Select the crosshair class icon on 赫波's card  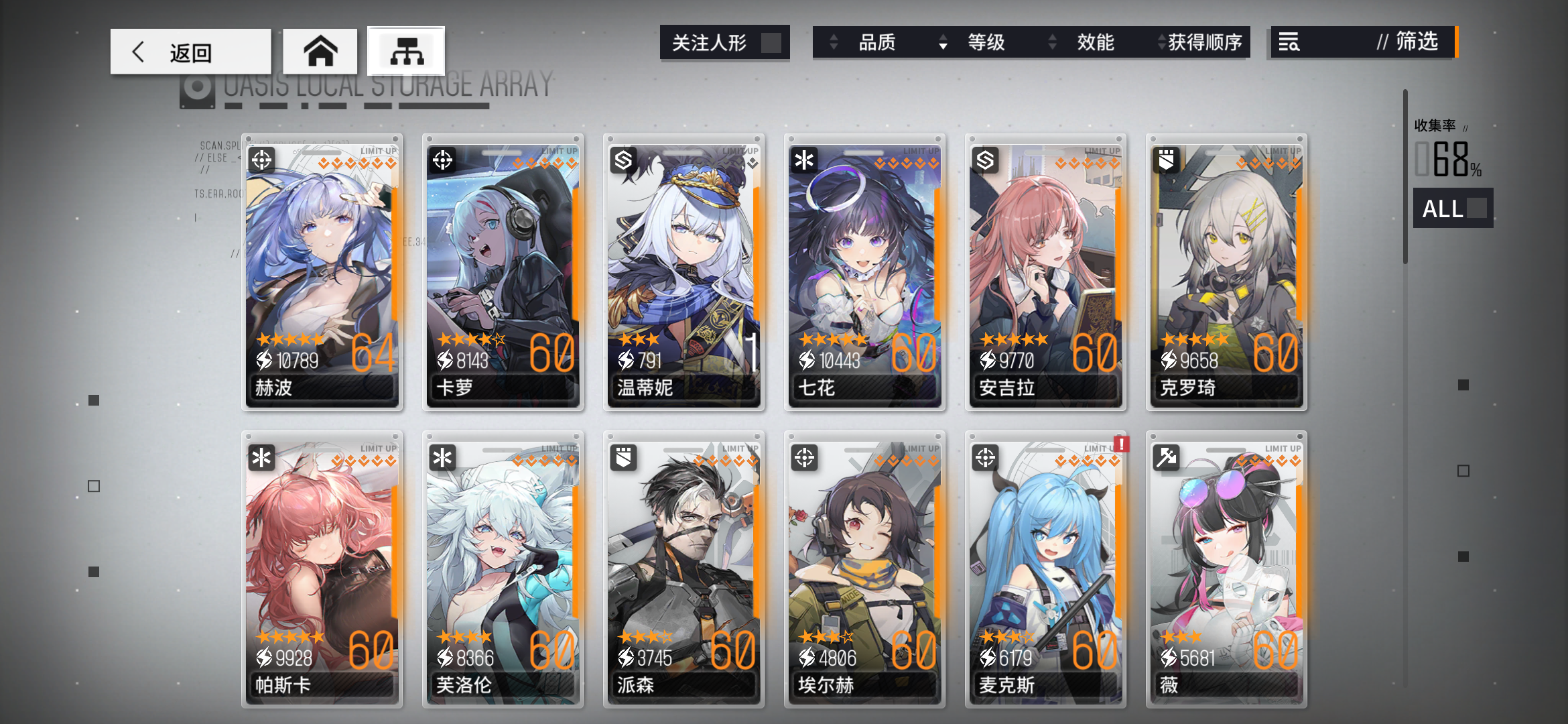click(x=263, y=161)
